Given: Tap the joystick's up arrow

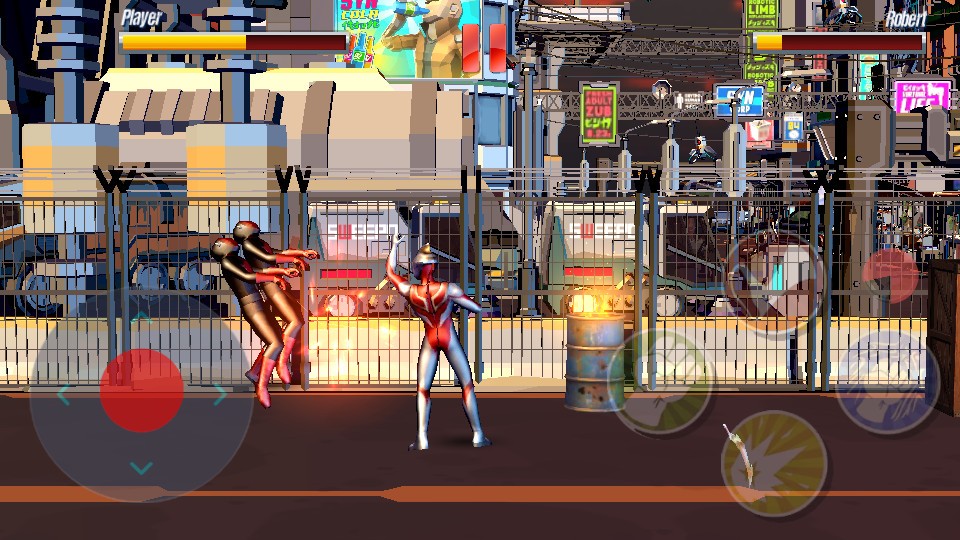Looking at the screenshot, I should point(142,318).
